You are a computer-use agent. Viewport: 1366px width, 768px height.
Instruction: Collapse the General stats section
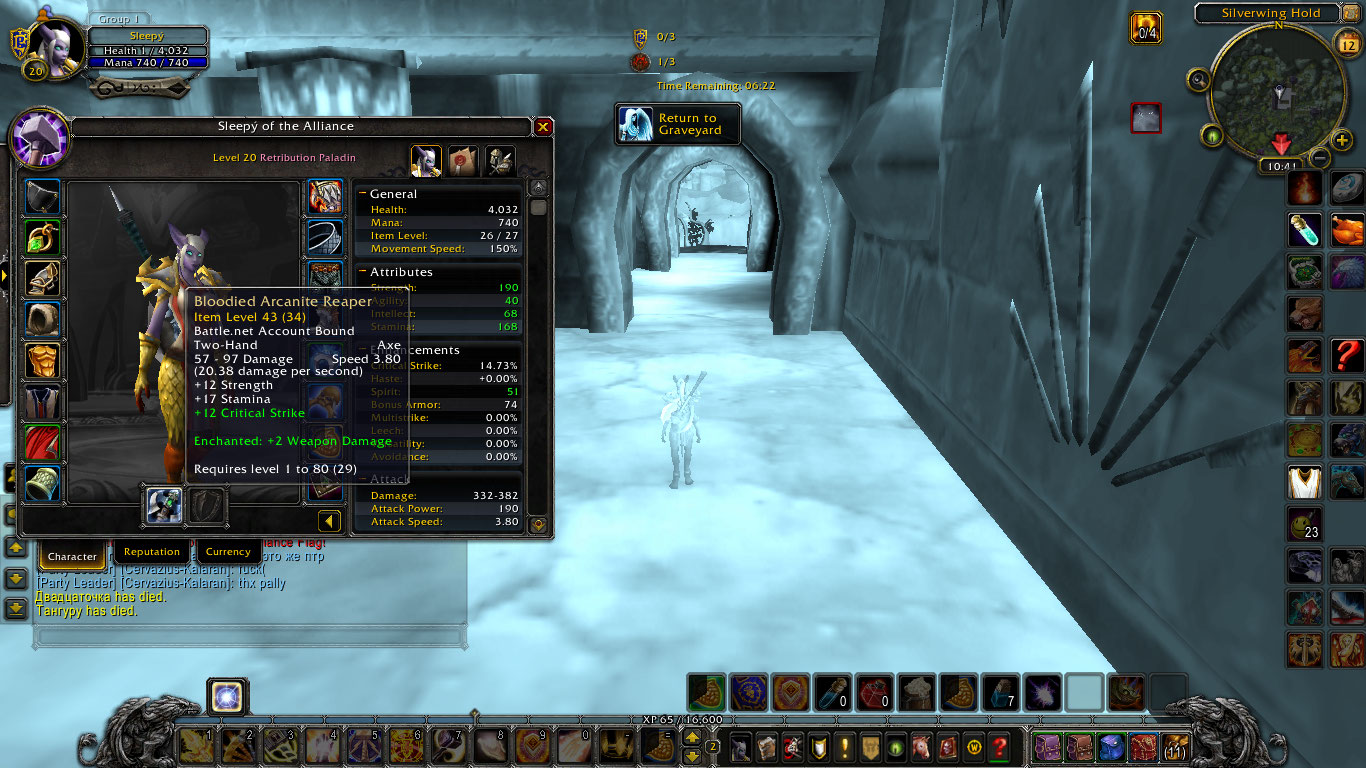[363, 194]
